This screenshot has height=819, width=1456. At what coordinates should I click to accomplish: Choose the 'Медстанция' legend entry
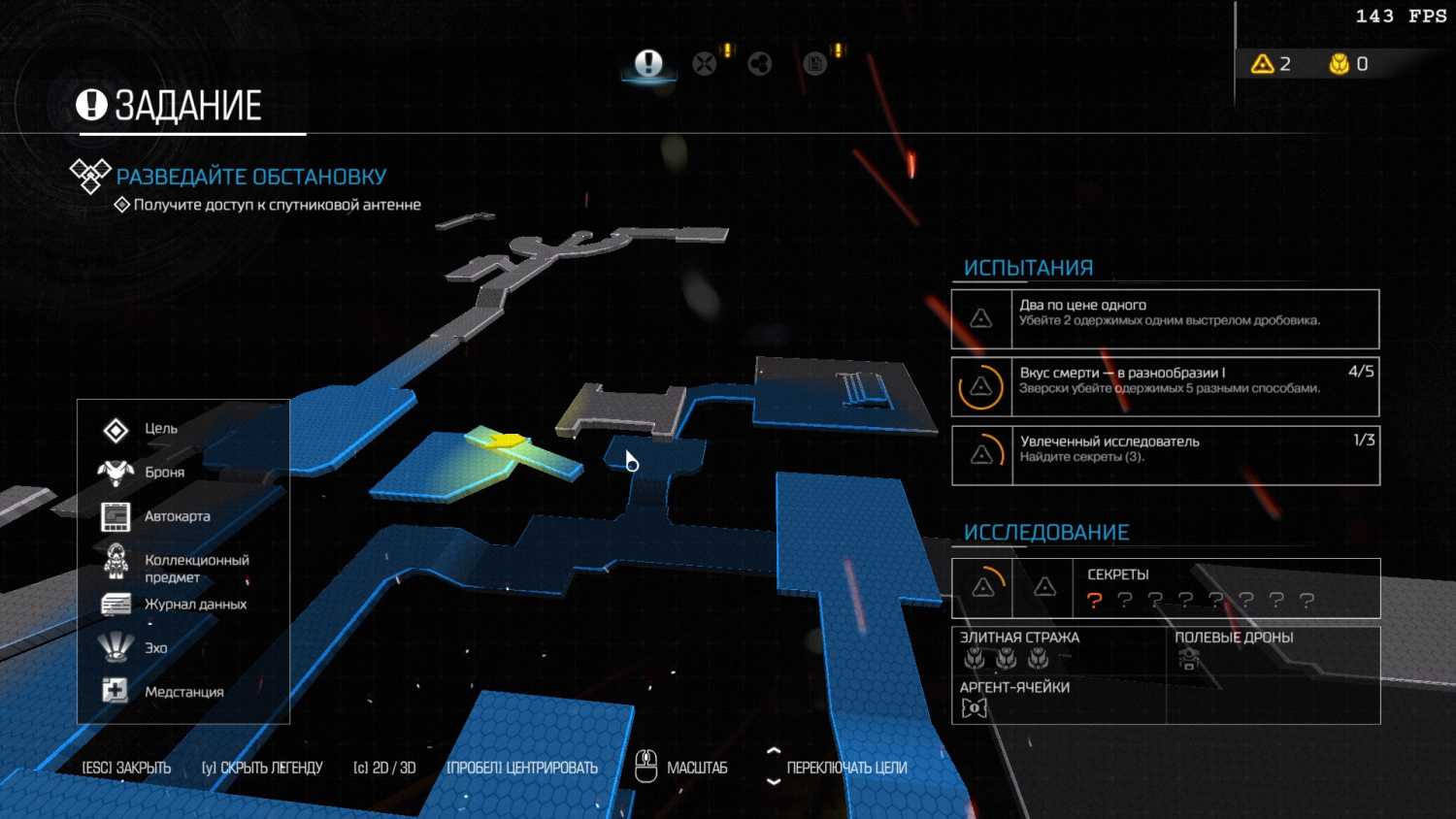(183, 692)
